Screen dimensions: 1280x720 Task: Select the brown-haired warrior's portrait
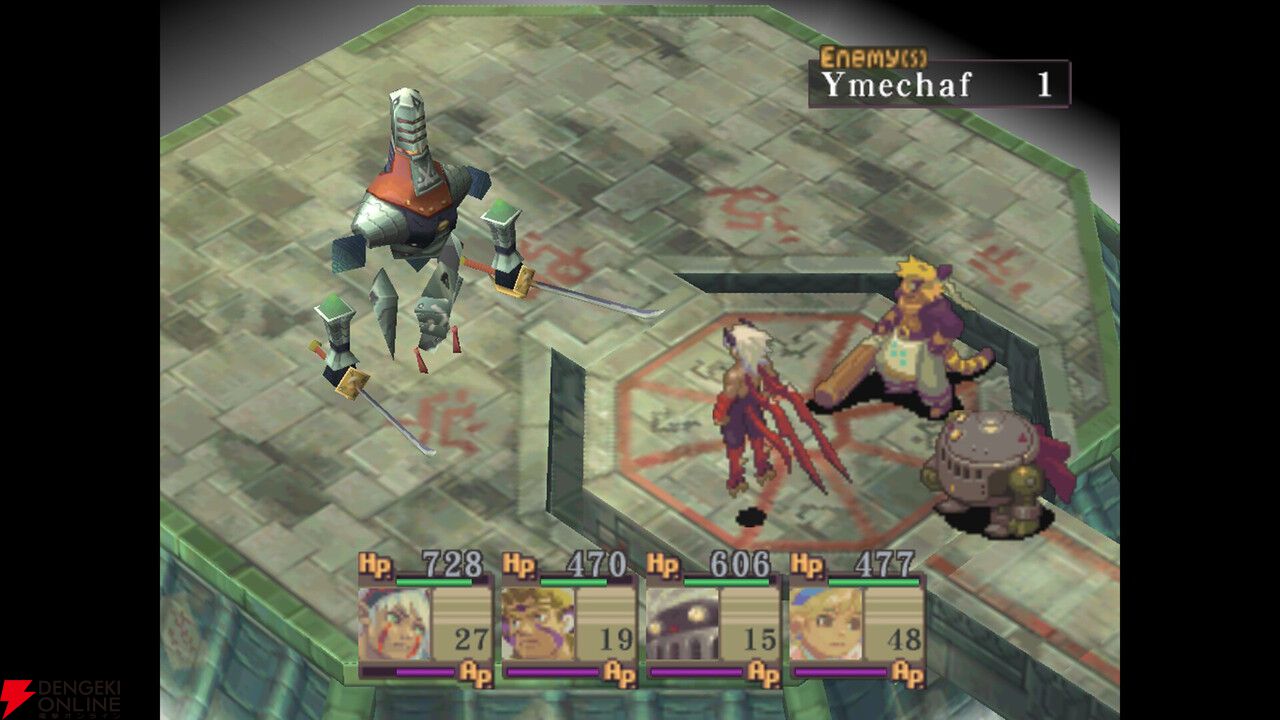(x=538, y=620)
